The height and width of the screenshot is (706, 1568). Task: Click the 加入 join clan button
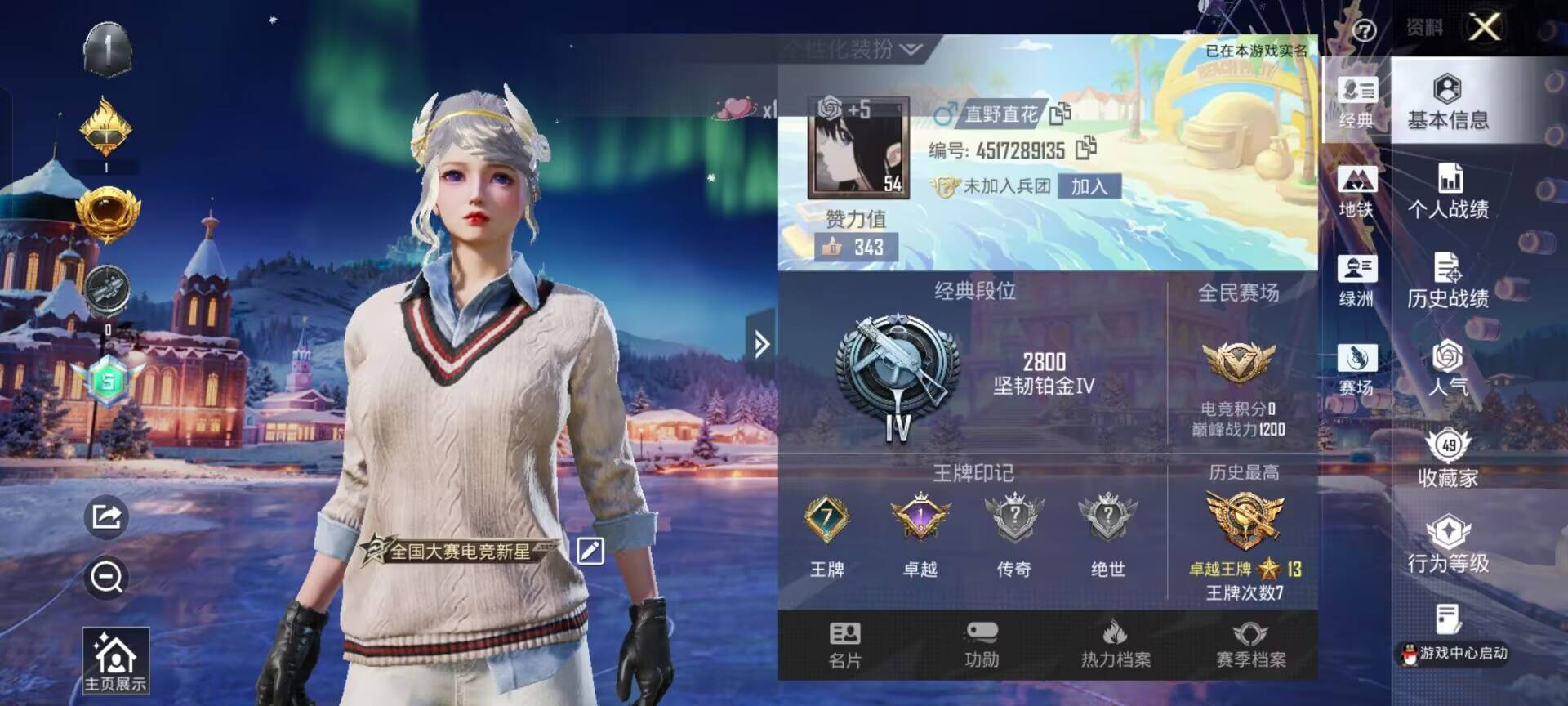1089,186
